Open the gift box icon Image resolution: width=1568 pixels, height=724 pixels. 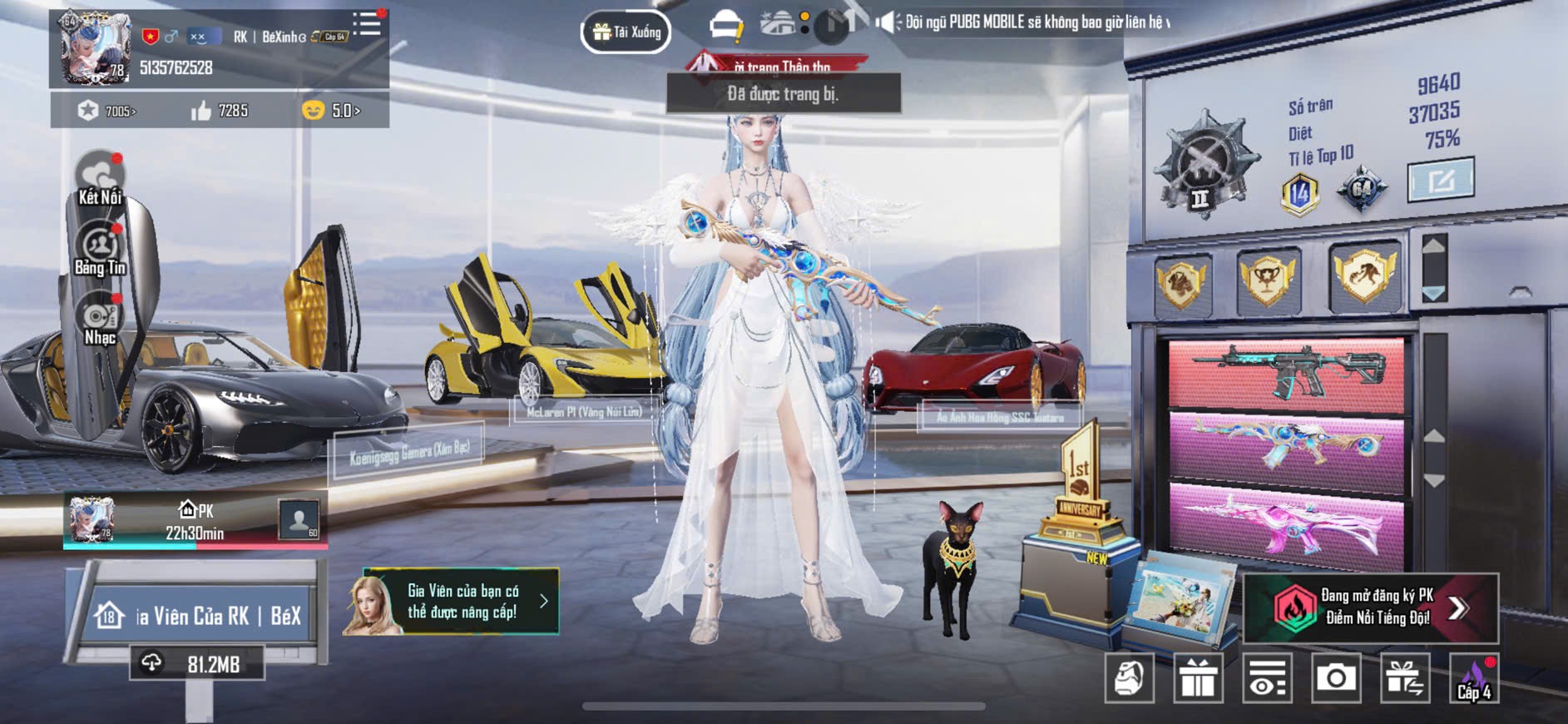pos(1198,679)
